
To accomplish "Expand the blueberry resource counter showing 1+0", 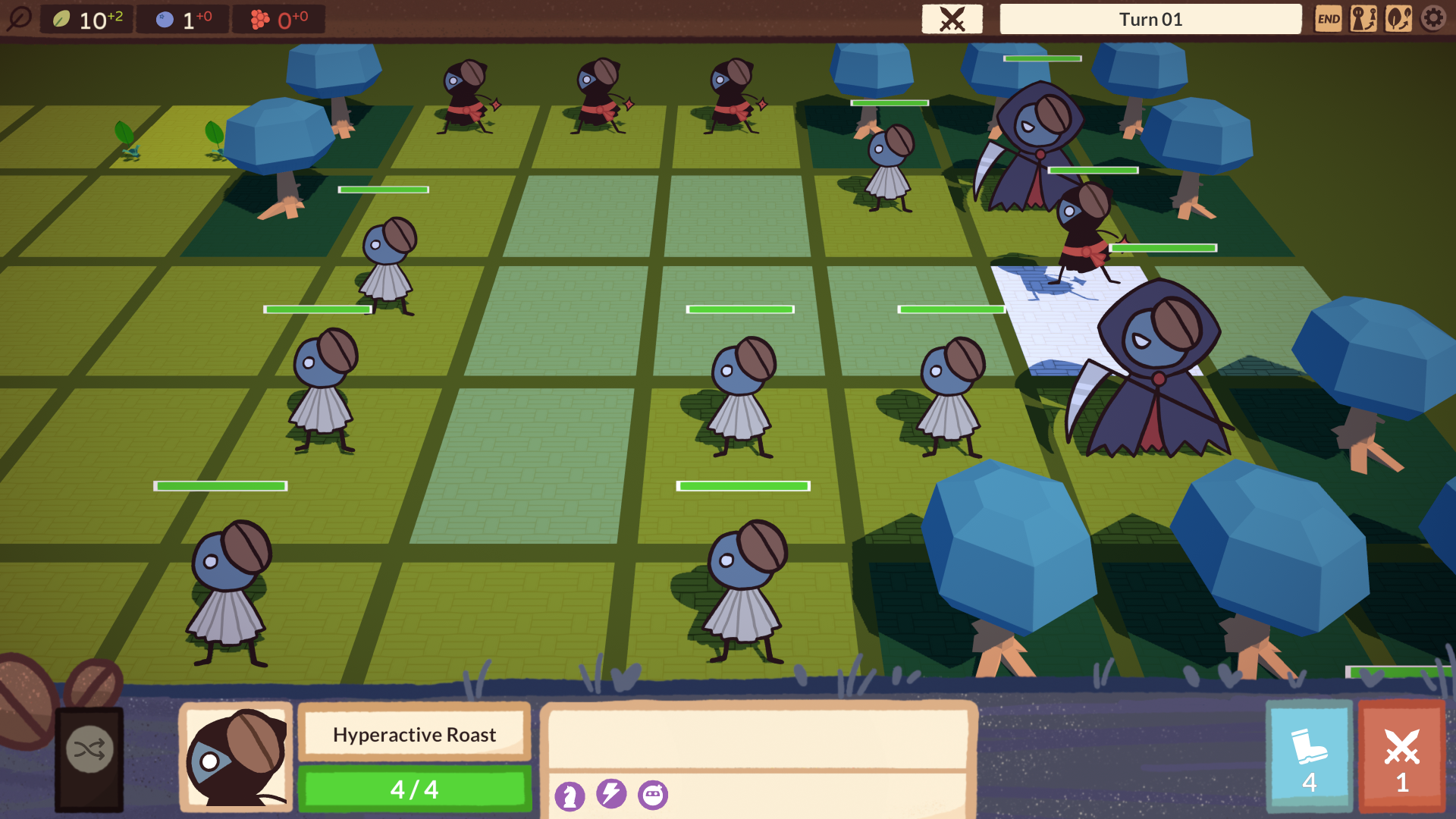I will [182, 19].
